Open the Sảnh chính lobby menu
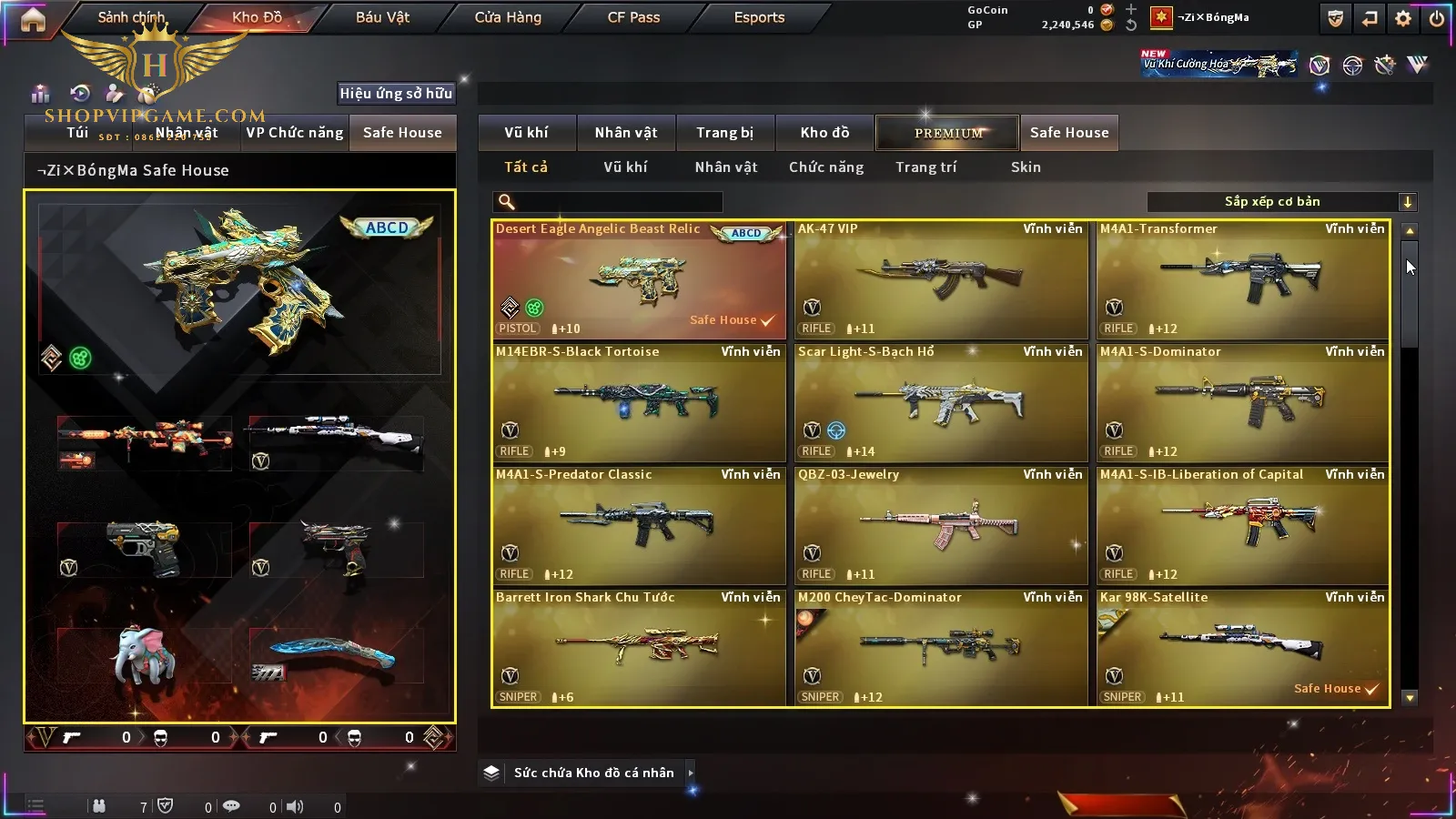 click(131, 17)
